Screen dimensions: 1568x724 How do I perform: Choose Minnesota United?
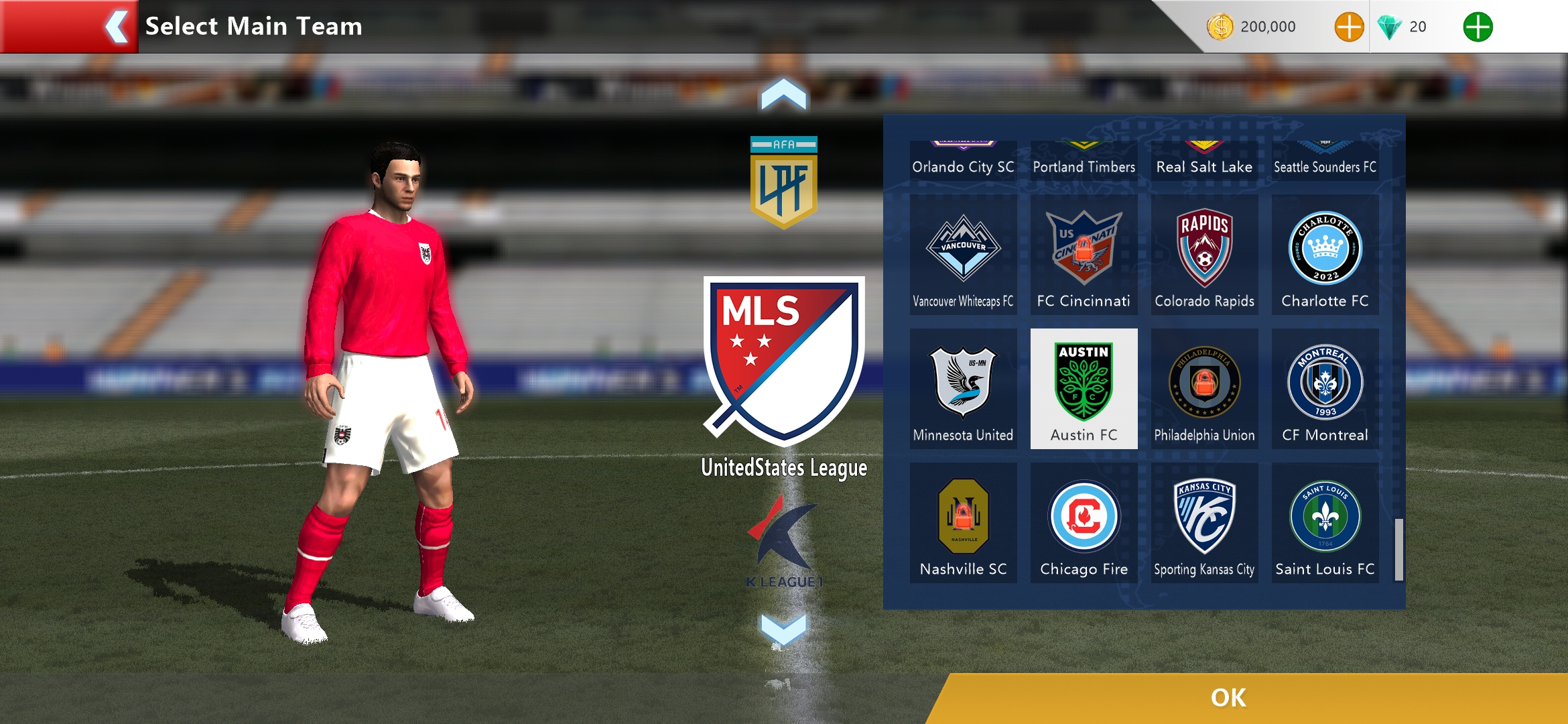(x=963, y=389)
